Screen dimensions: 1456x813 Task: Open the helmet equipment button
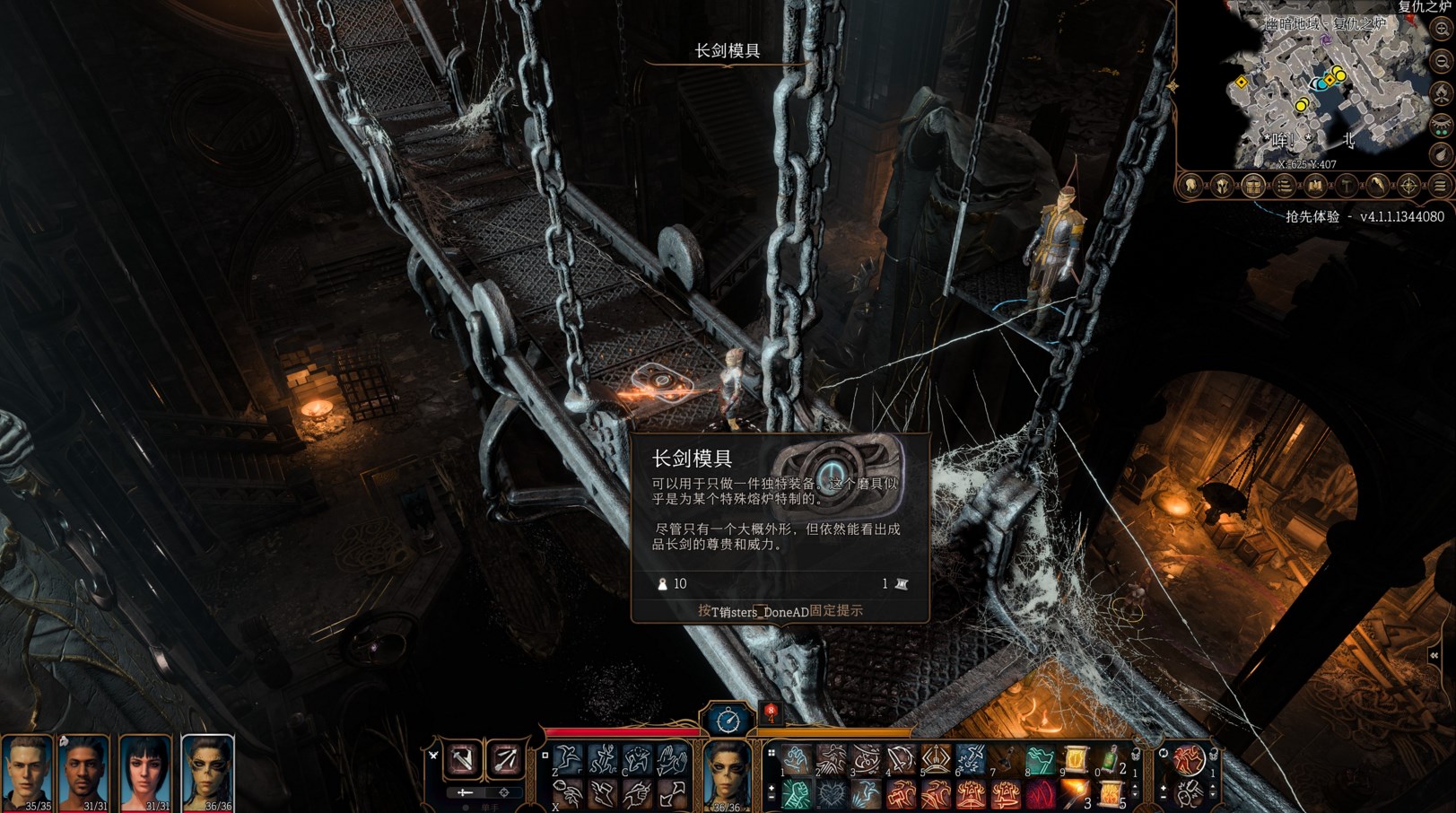point(1222,187)
